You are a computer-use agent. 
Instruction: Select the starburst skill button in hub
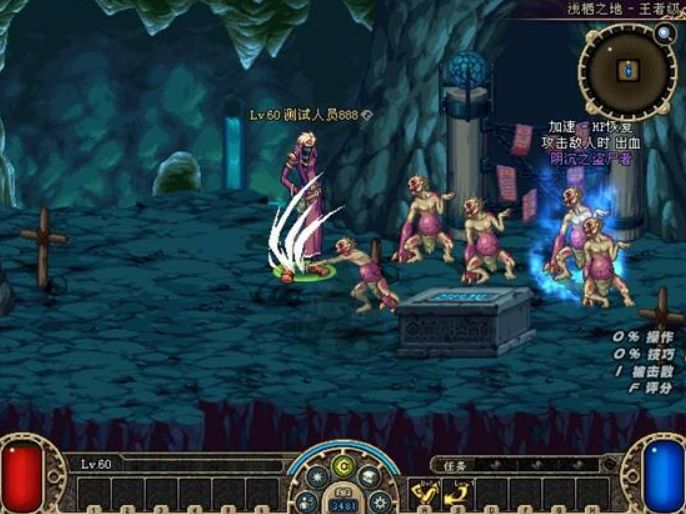[x=318, y=477]
